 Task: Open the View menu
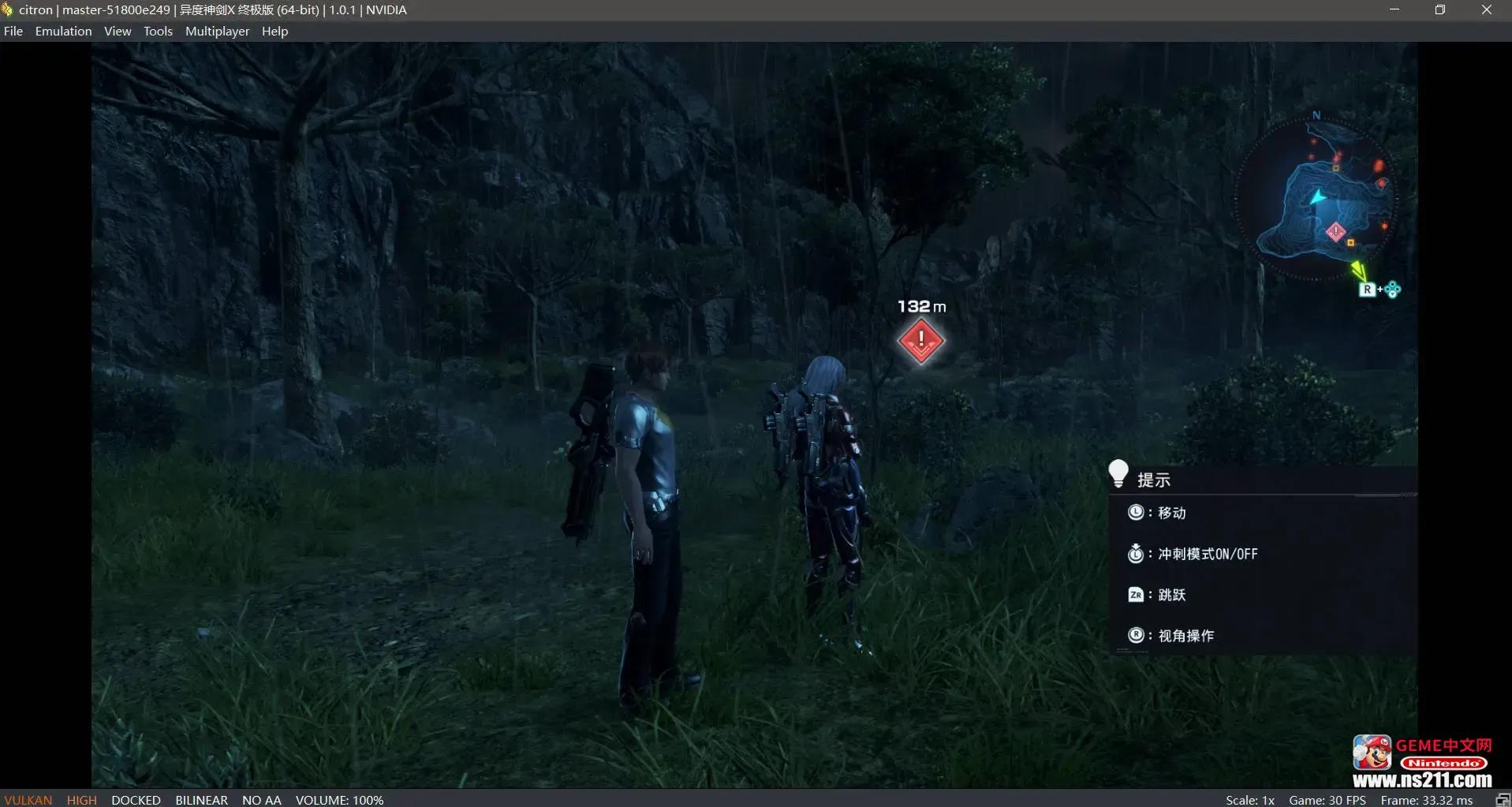[x=118, y=32]
